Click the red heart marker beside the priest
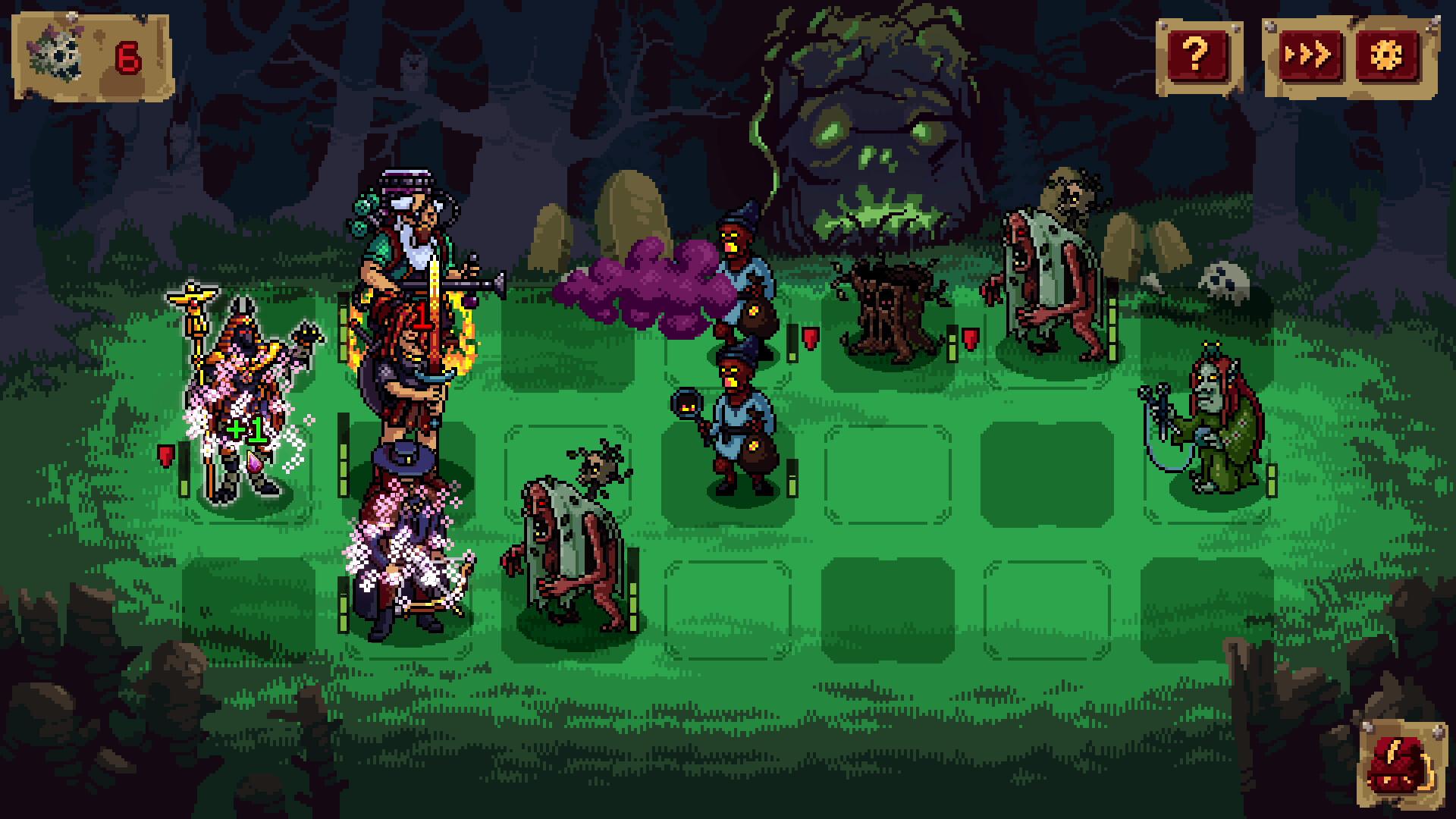The height and width of the screenshot is (819, 1456). point(165,455)
